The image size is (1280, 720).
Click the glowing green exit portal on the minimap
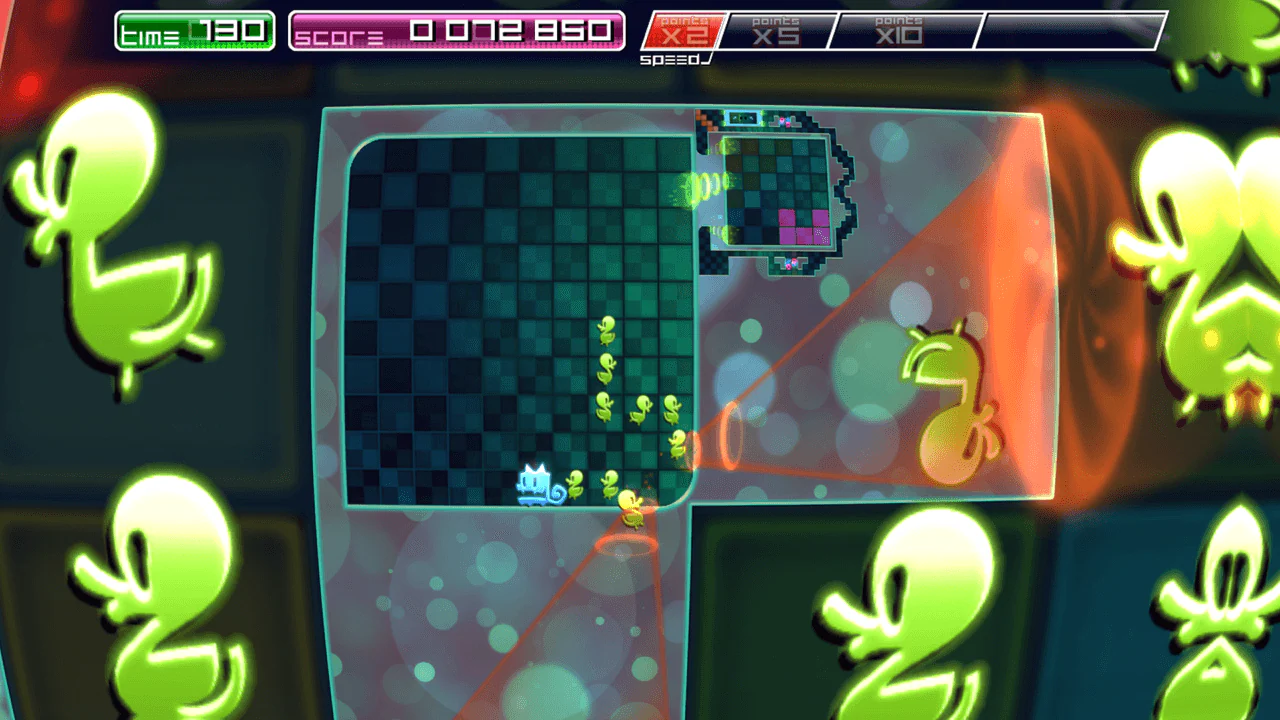click(x=690, y=185)
